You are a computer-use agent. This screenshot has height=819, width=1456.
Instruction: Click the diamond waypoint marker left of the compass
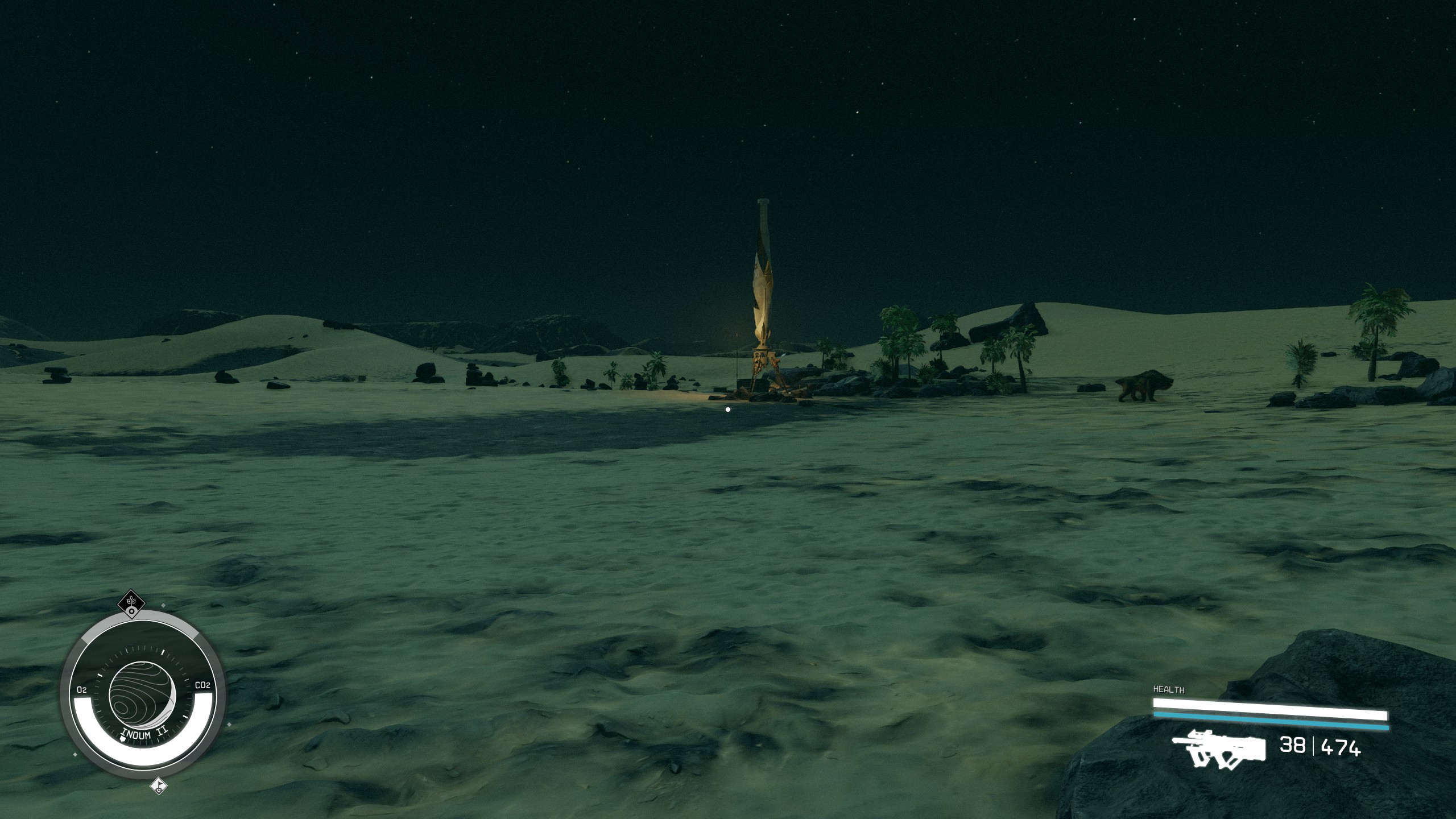pyautogui.click(x=75, y=755)
